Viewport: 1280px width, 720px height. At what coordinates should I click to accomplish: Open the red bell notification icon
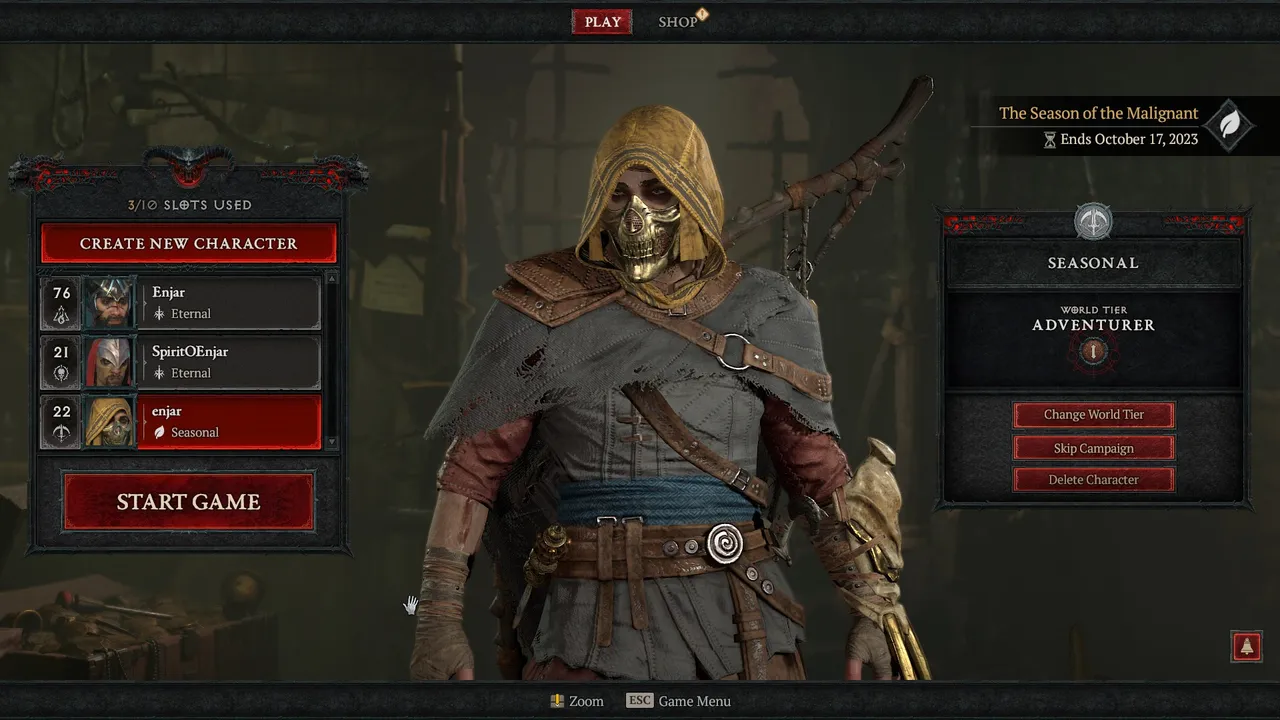[1246, 647]
